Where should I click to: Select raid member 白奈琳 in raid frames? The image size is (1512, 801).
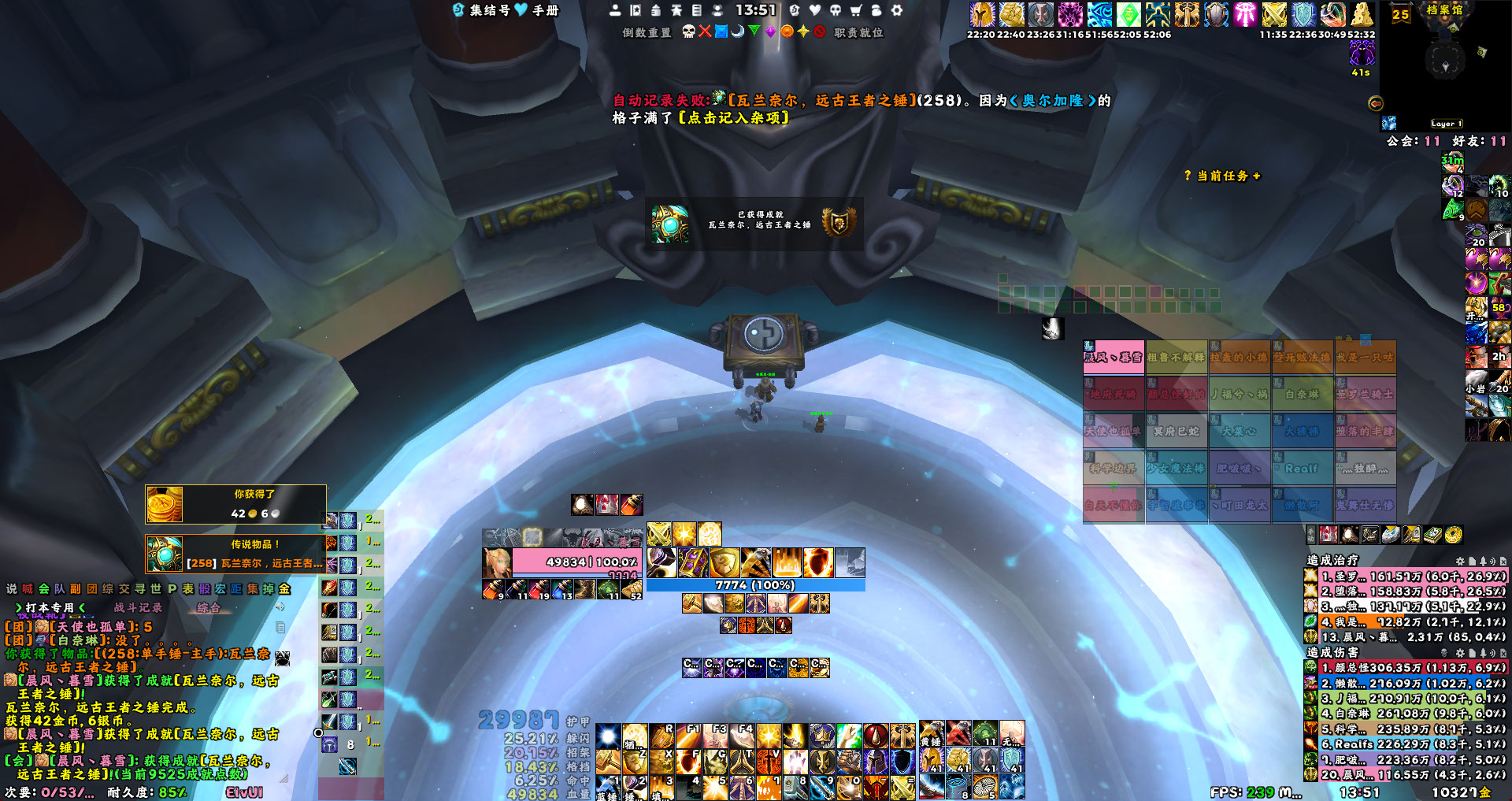(x=1302, y=394)
